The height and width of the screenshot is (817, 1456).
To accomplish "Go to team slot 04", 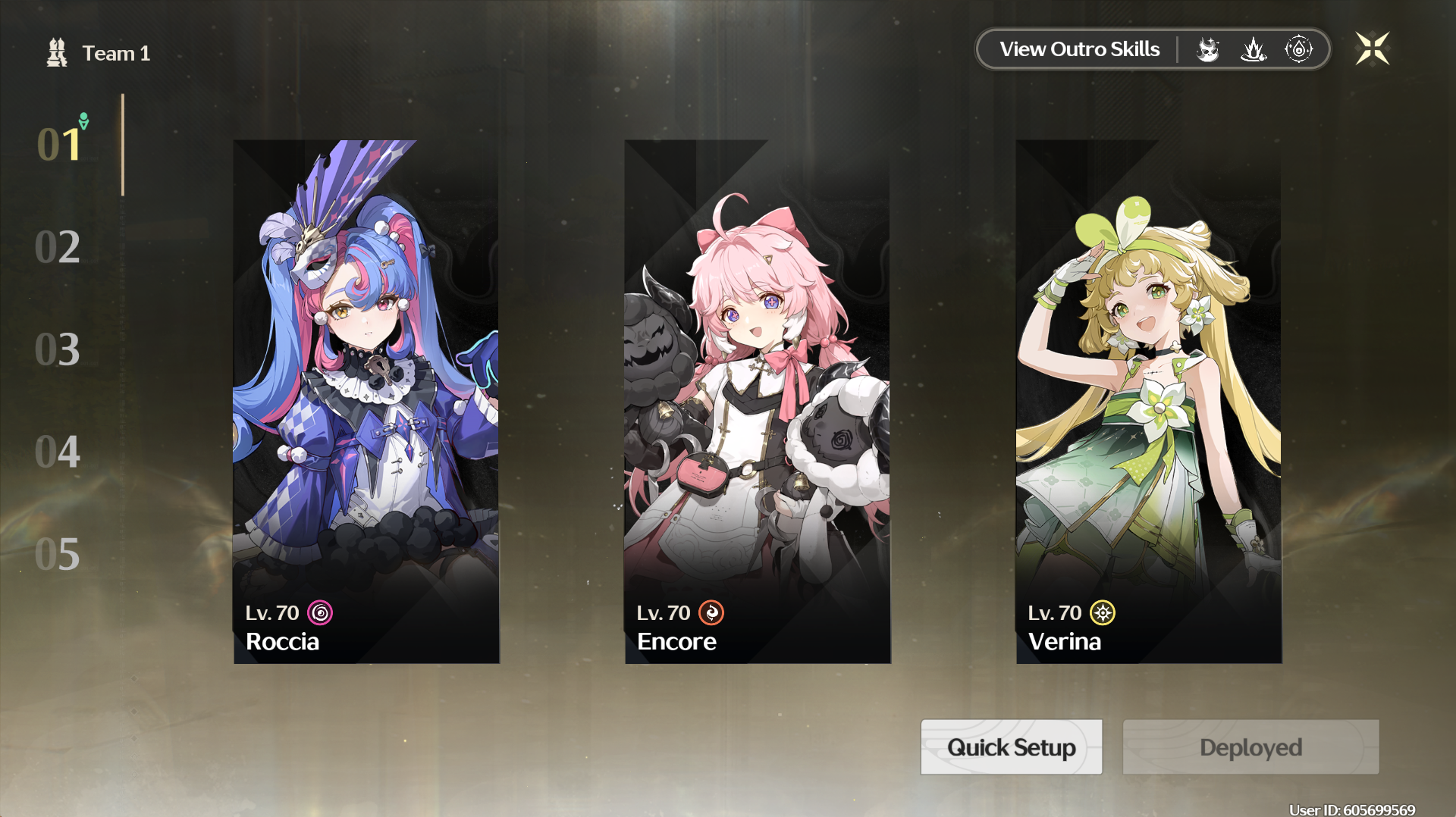I will [x=58, y=452].
